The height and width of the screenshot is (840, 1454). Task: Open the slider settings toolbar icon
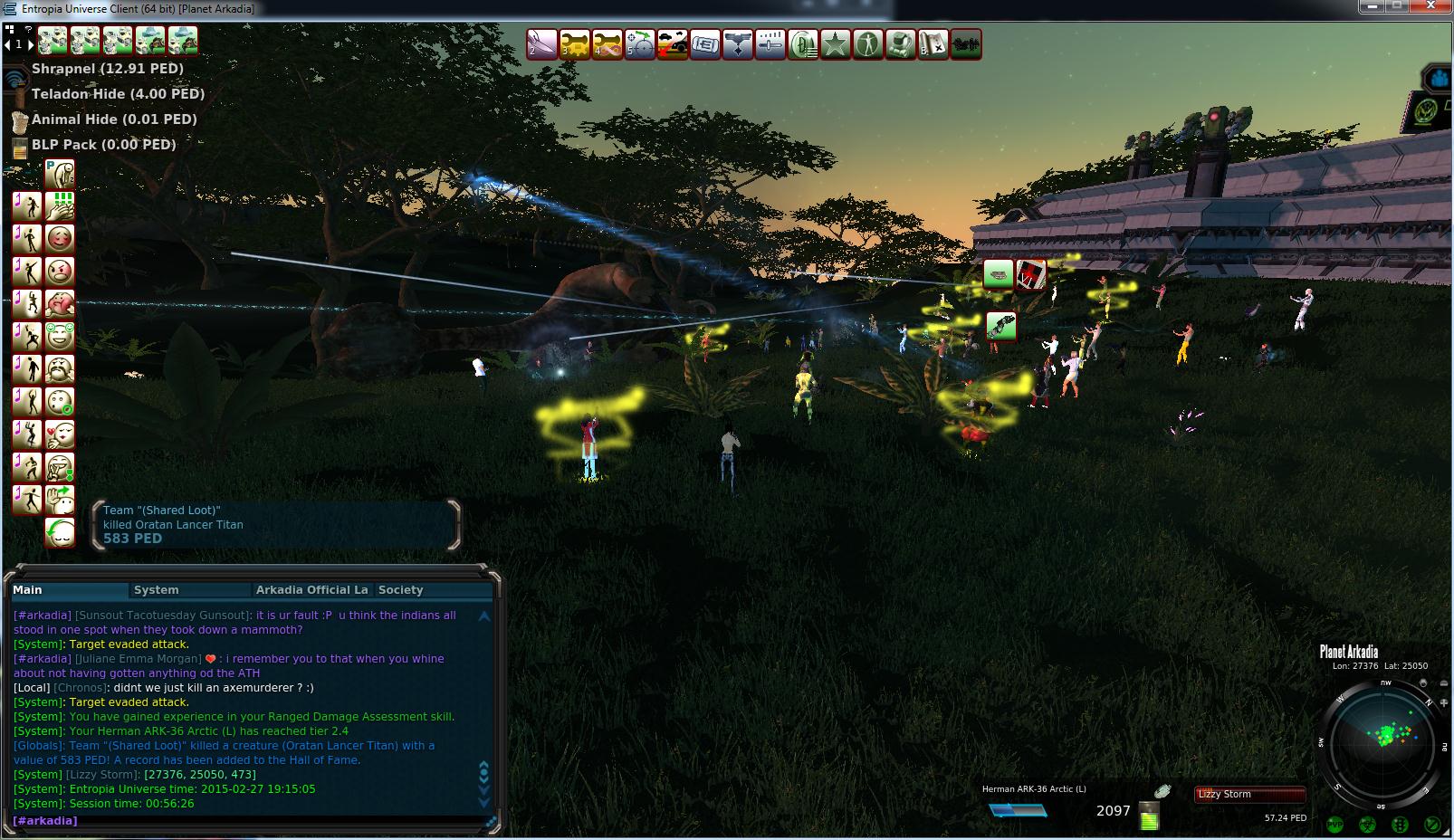(770, 44)
